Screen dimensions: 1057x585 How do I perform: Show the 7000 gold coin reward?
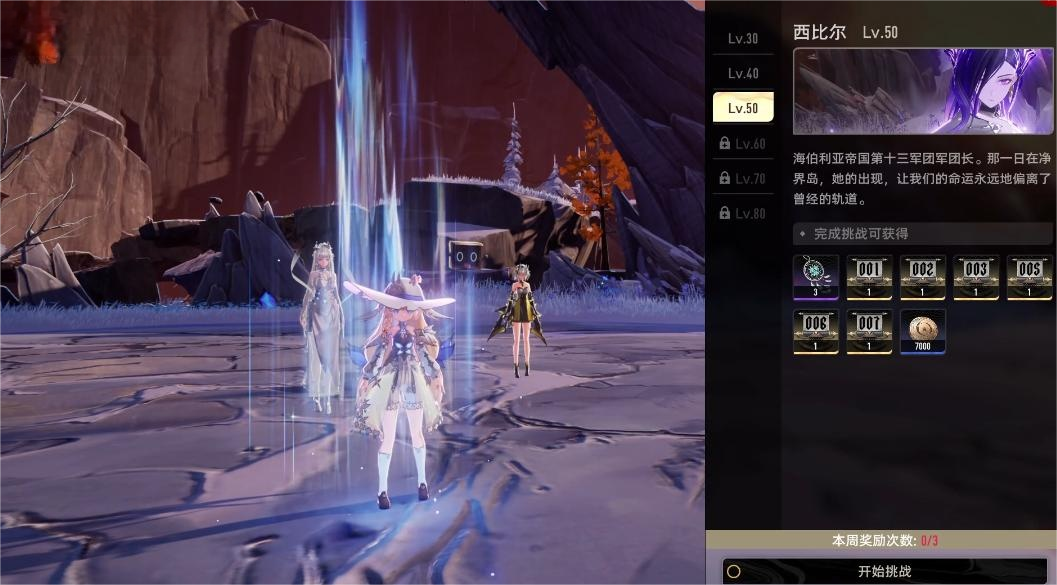[922, 331]
